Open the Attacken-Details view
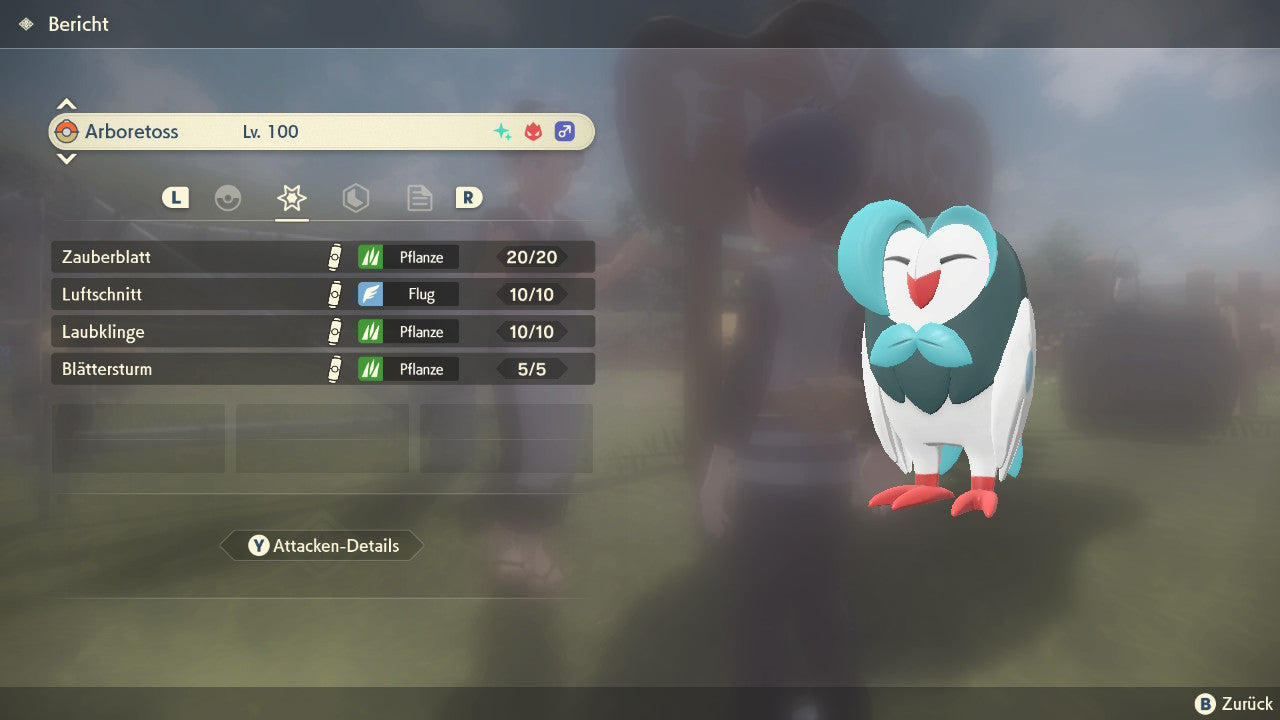This screenshot has width=1280, height=720. point(323,546)
